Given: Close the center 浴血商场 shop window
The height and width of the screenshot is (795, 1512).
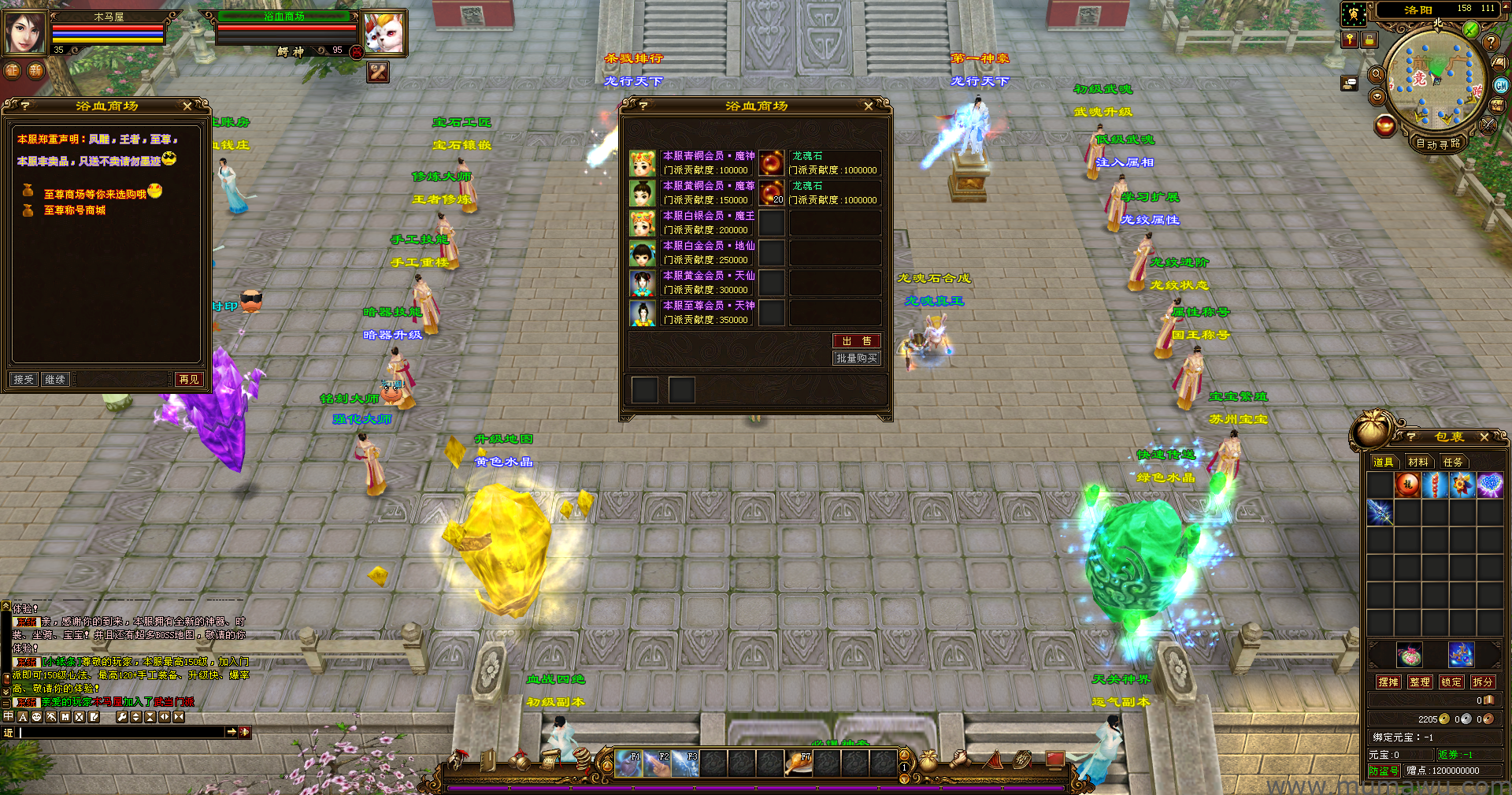Looking at the screenshot, I should tap(868, 106).
